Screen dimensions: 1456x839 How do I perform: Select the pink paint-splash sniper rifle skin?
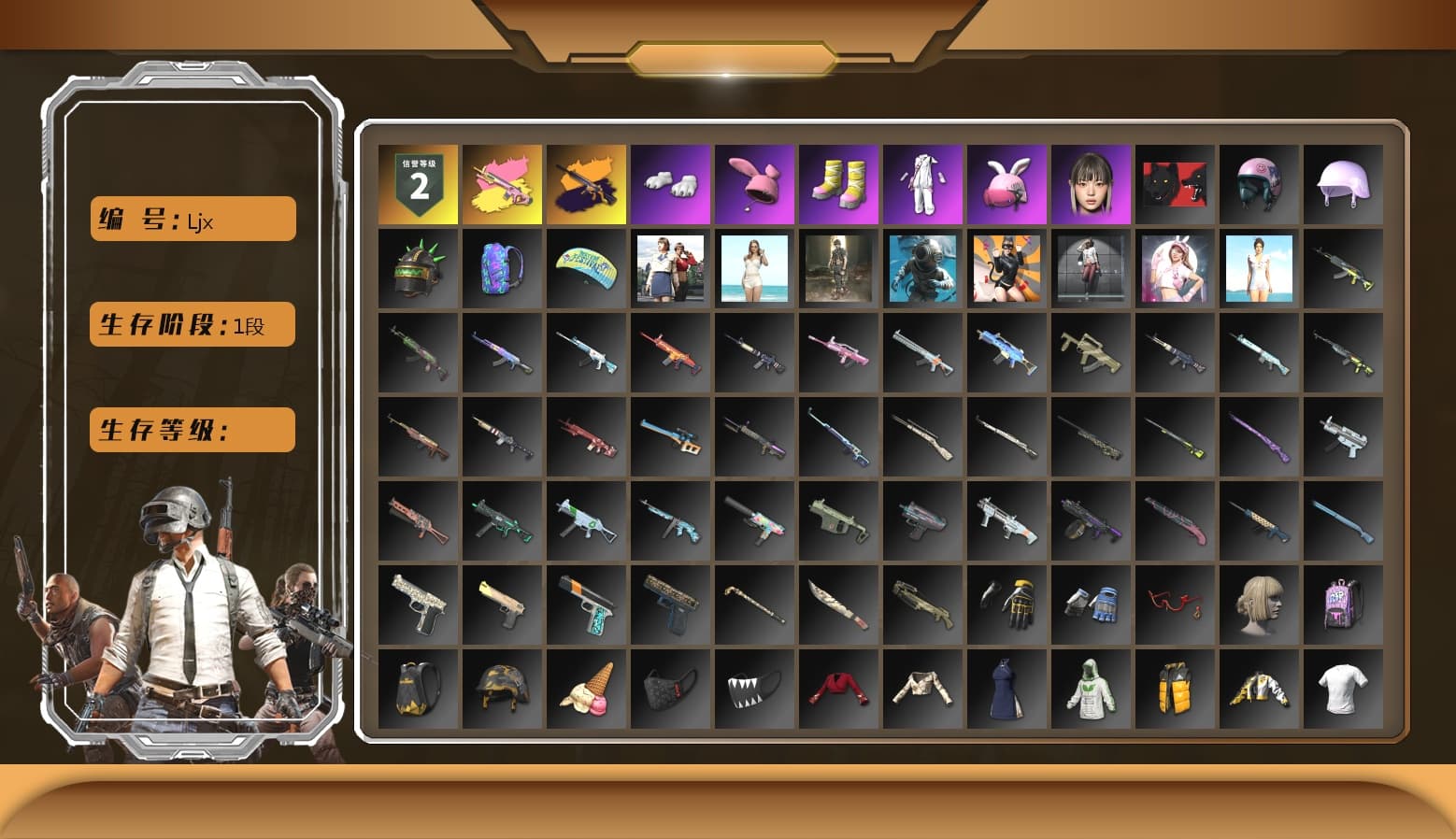502,184
